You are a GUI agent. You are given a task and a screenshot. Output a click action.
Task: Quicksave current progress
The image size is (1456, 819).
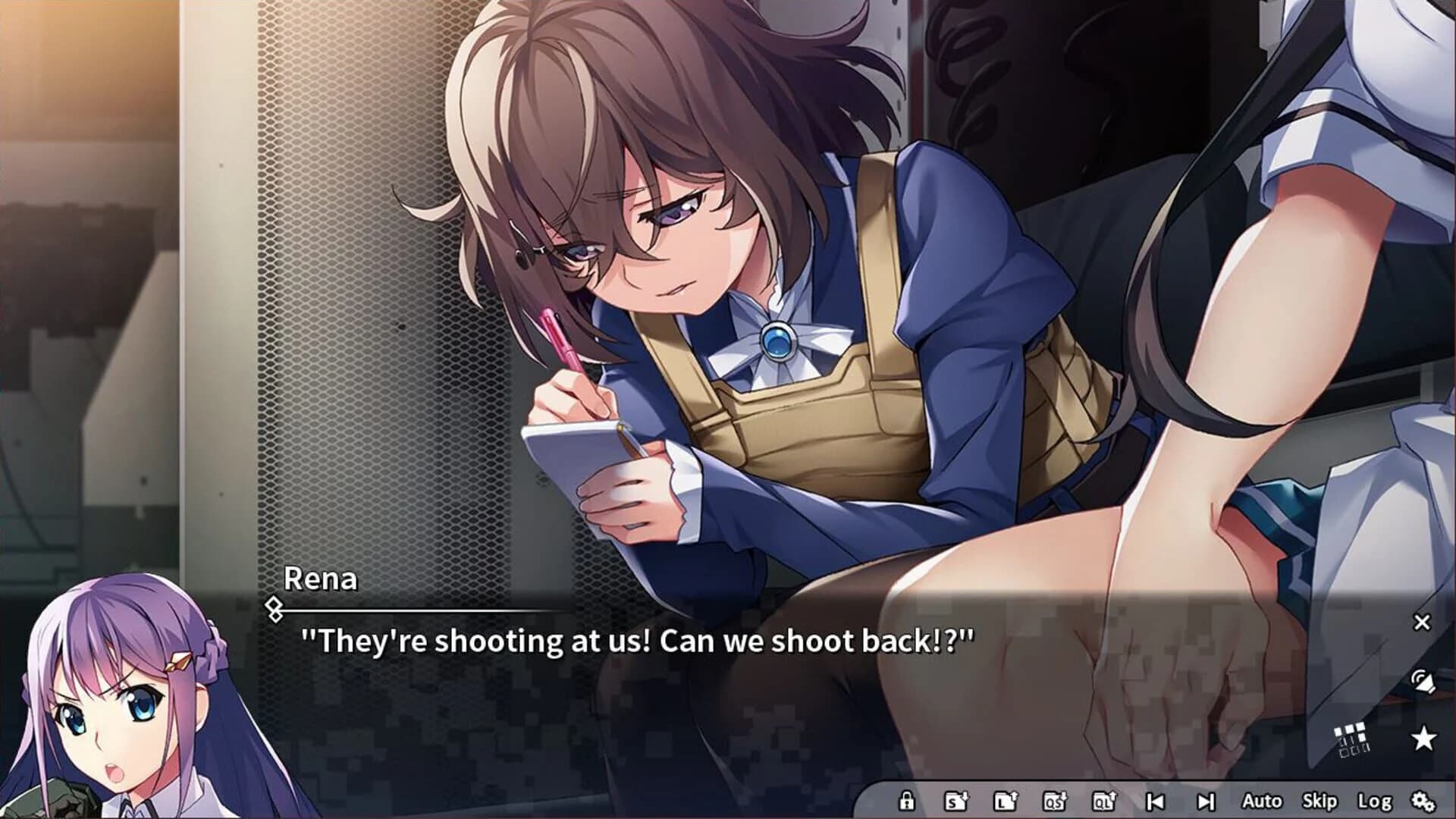pyautogui.click(x=1056, y=801)
